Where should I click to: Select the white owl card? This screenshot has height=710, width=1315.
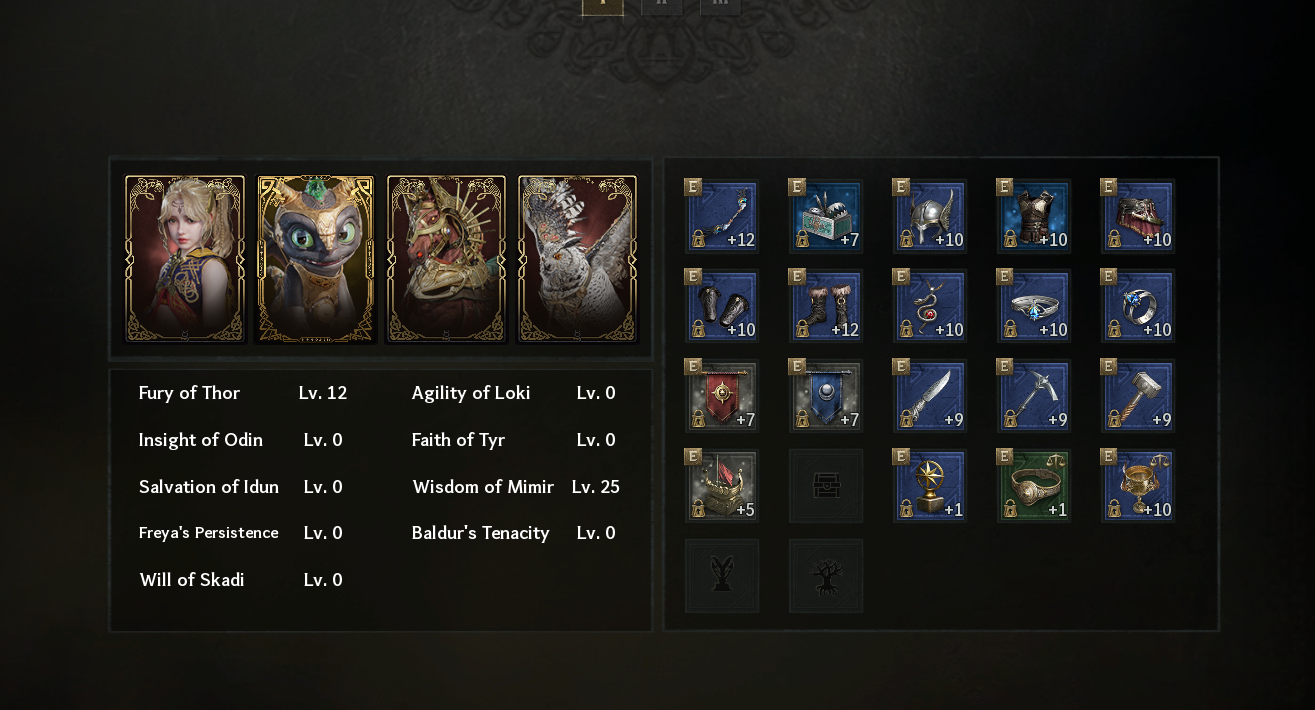coord(577,259)
